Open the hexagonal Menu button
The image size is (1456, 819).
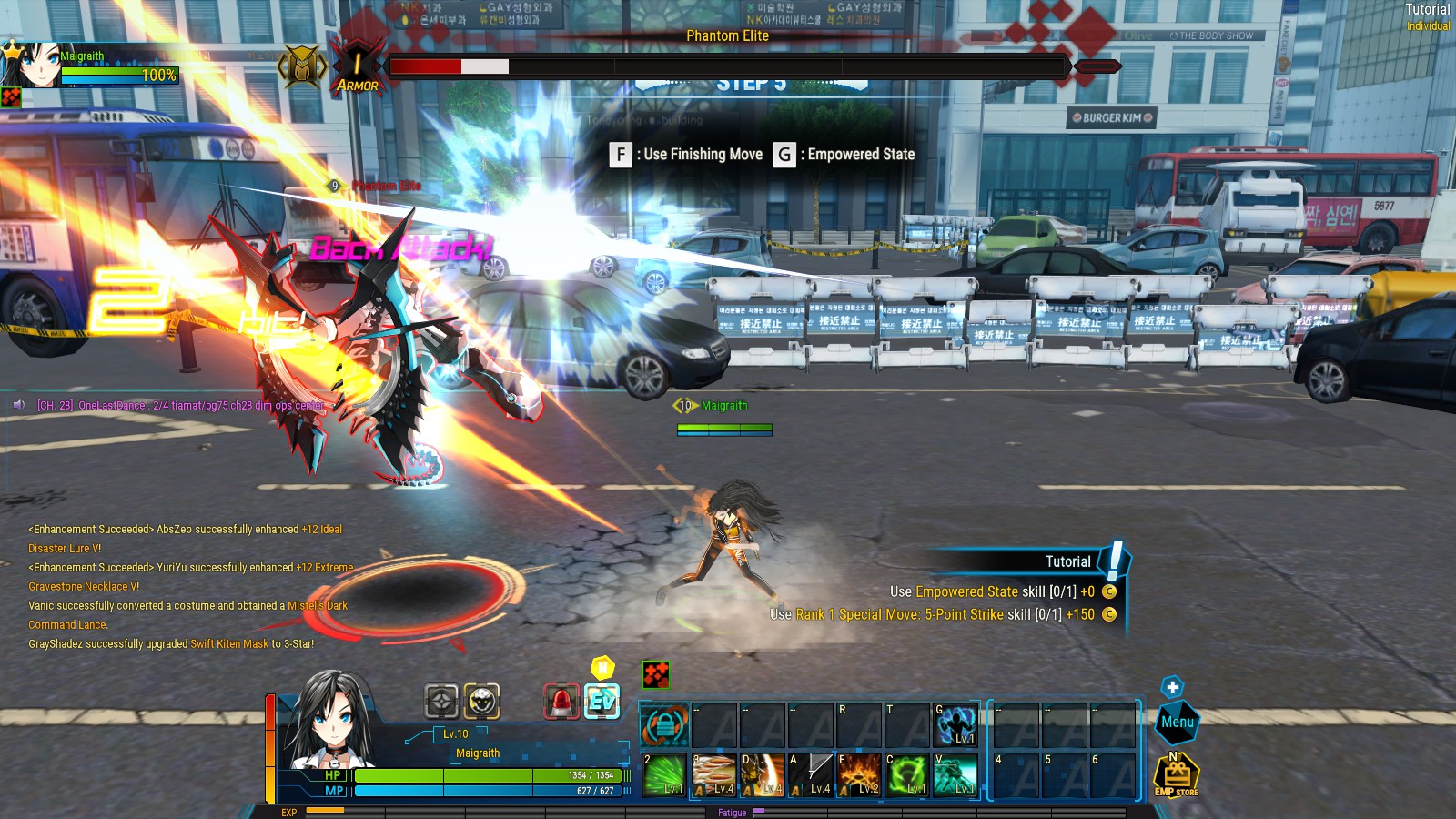tap(1177, 722)
